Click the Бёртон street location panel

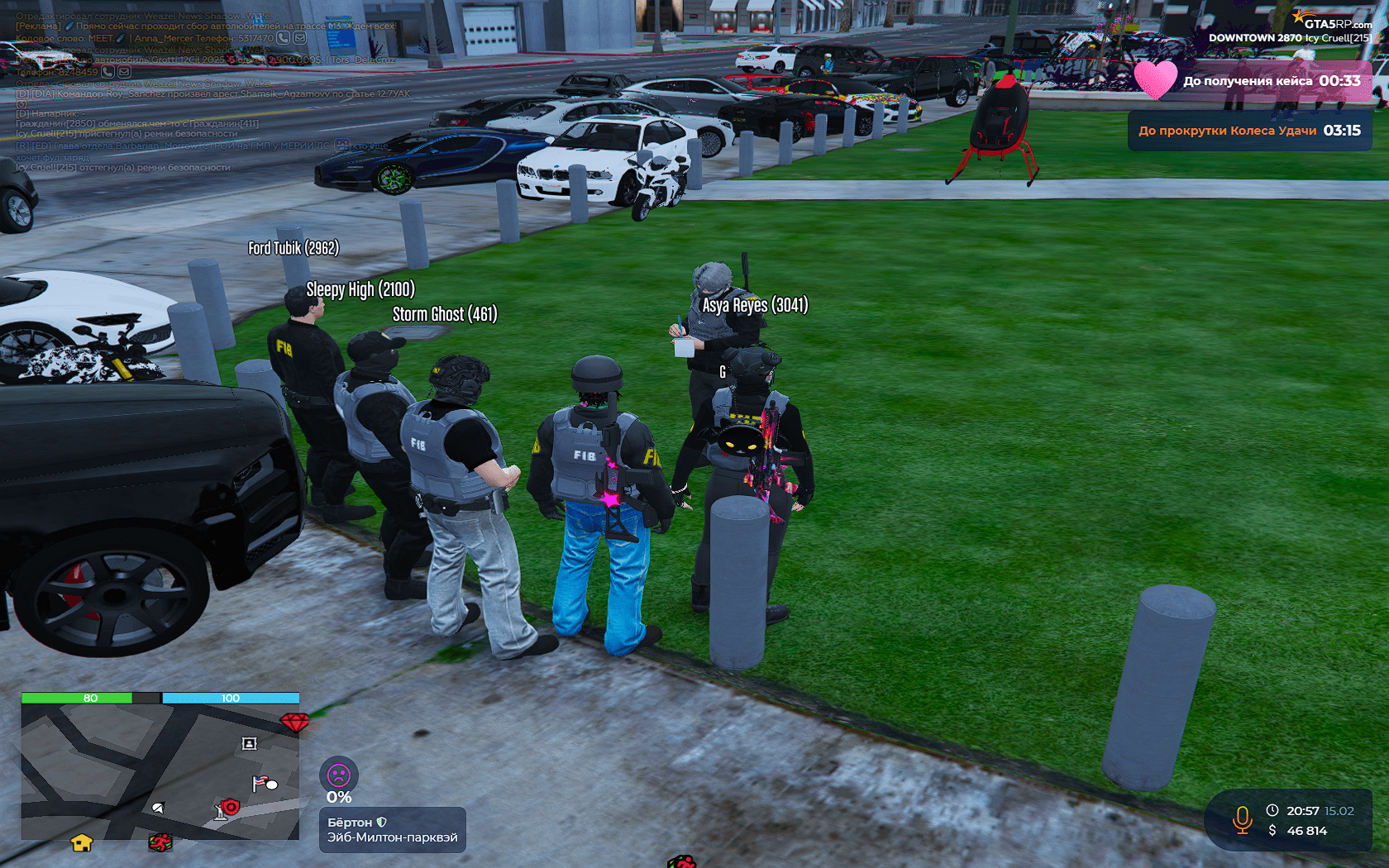click(392, 830)
